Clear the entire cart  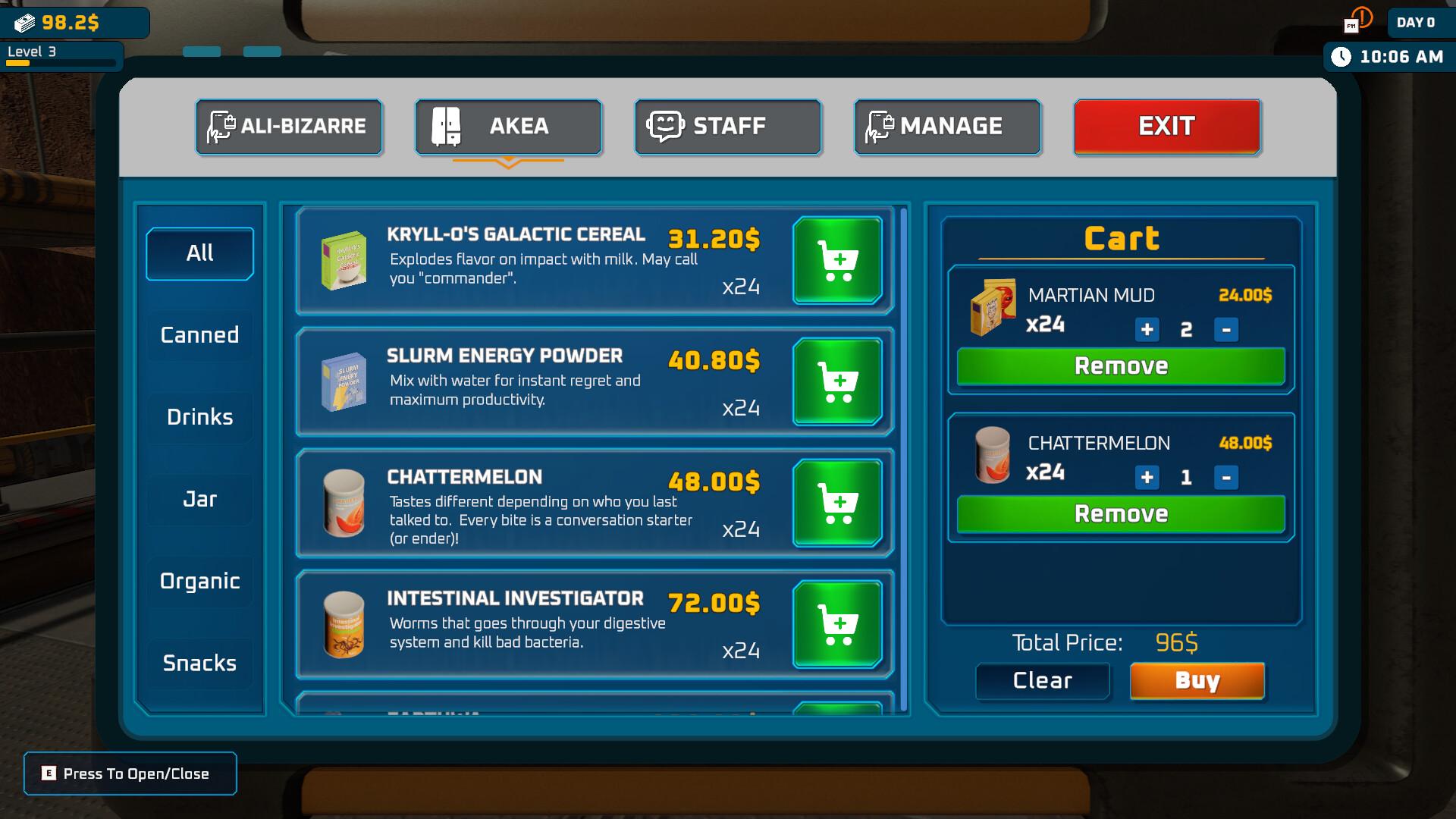pyautogui.click(x=1042, y=680)
